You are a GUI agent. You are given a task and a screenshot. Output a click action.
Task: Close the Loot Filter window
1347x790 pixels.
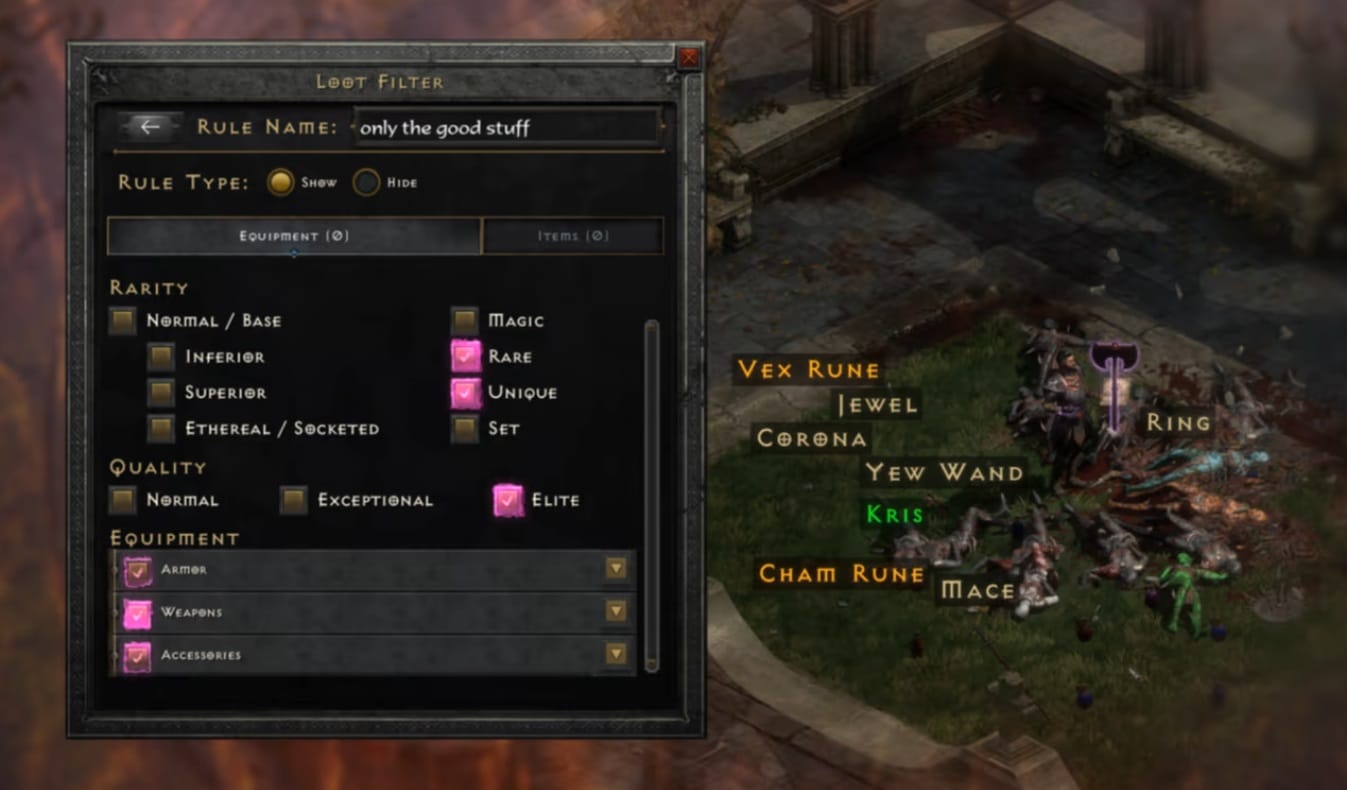[689, 58]
